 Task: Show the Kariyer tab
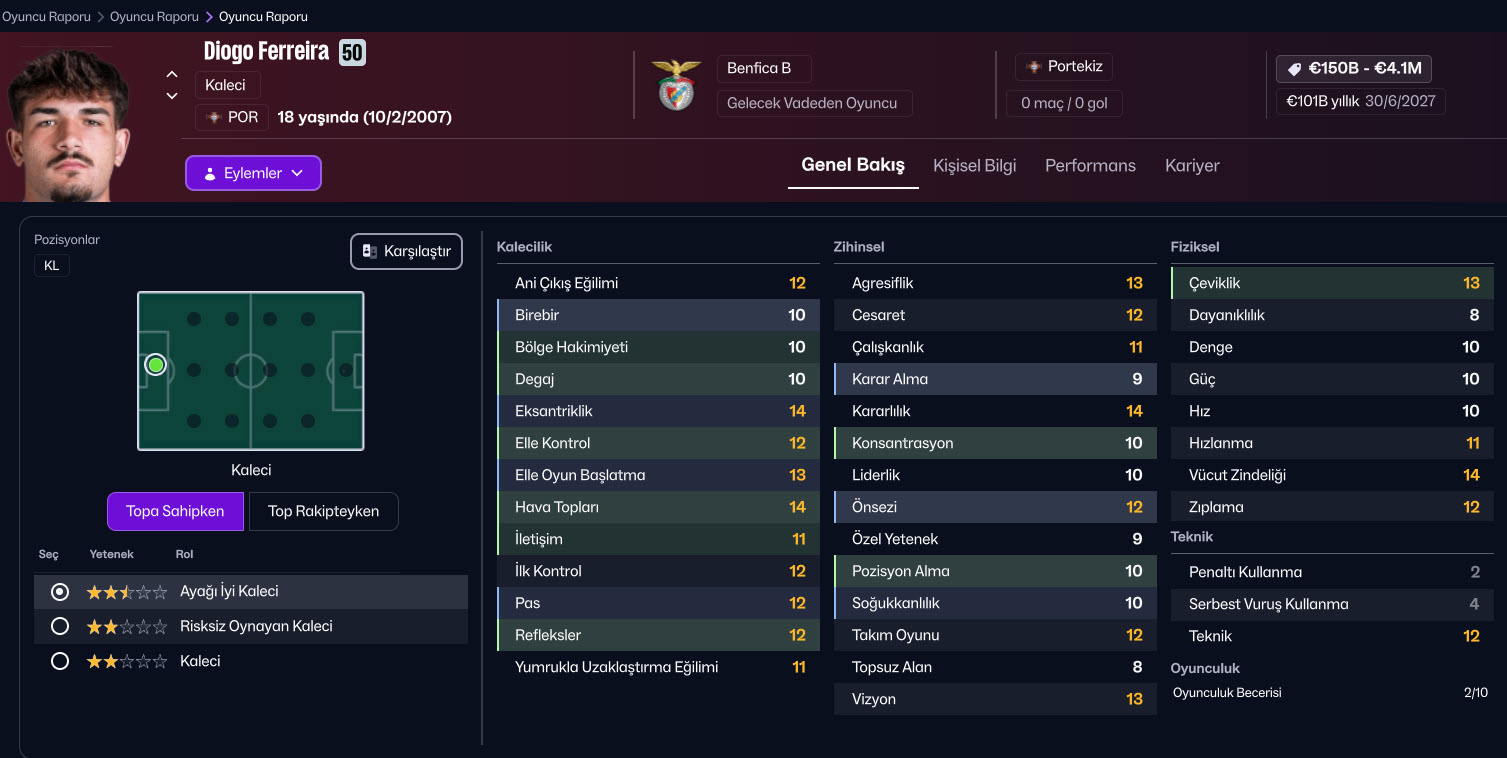[1192, 166]
